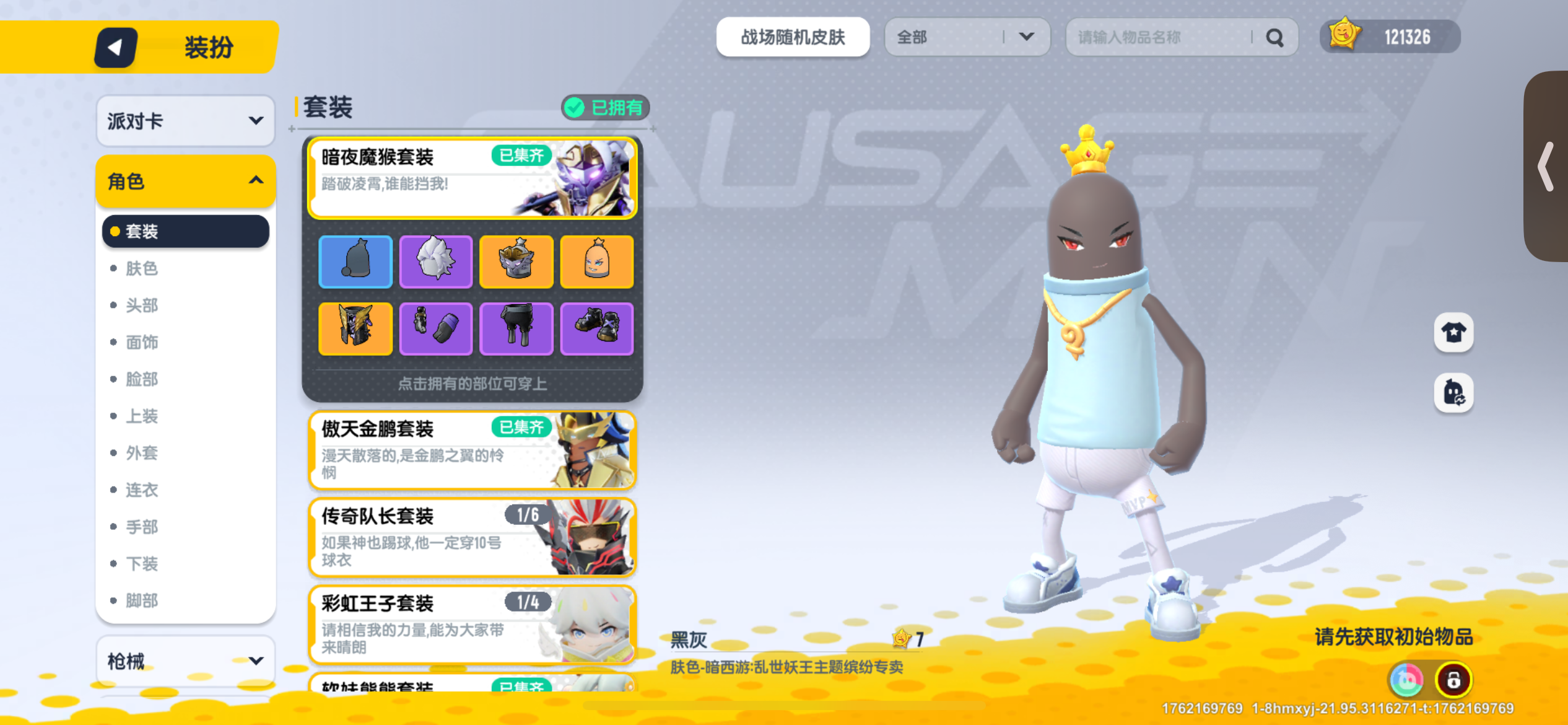Open the 全部 filter dropdown
1568x725 pixels.
(x=966, y=37)
